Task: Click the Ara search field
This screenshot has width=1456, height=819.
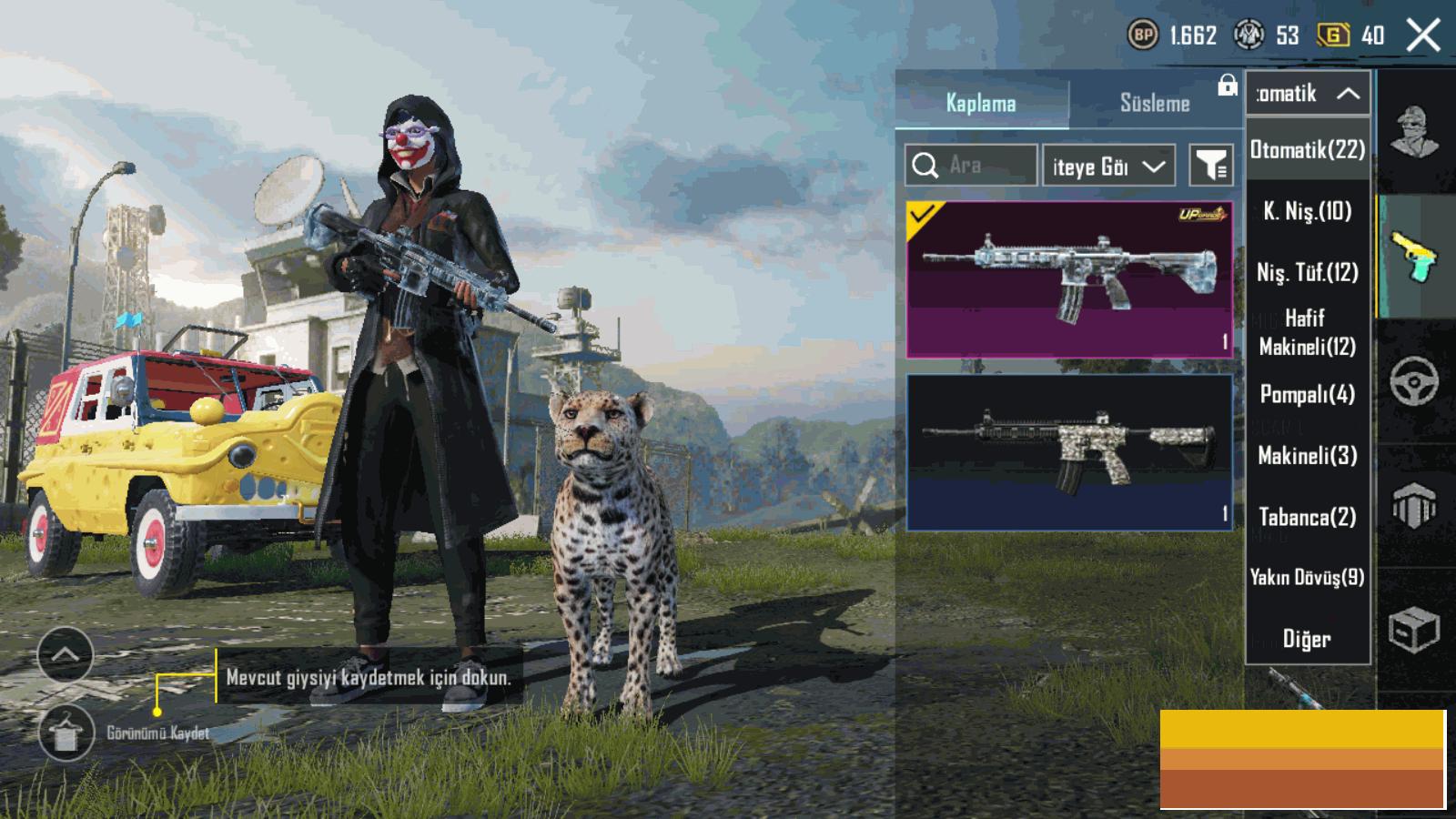Action: (972, 166)
